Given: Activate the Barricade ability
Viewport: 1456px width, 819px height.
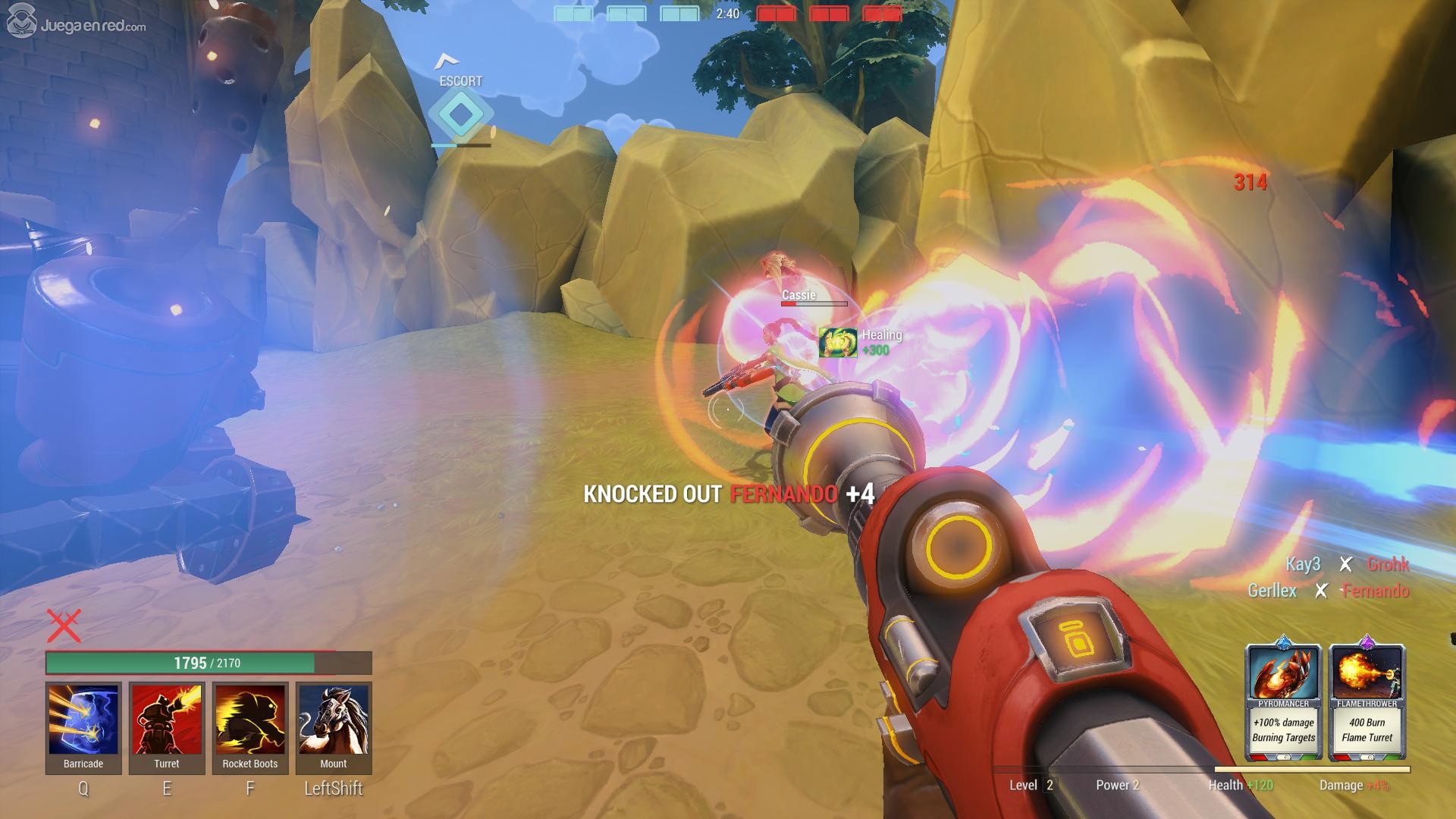Looking at the screenshot, I should (83, 720).
